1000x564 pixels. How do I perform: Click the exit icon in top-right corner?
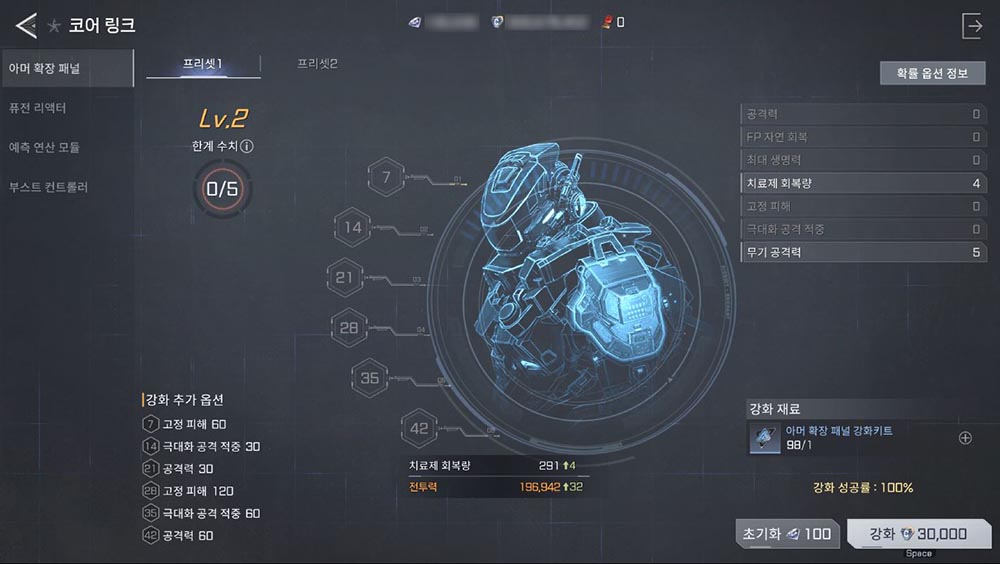pos(972,26)
